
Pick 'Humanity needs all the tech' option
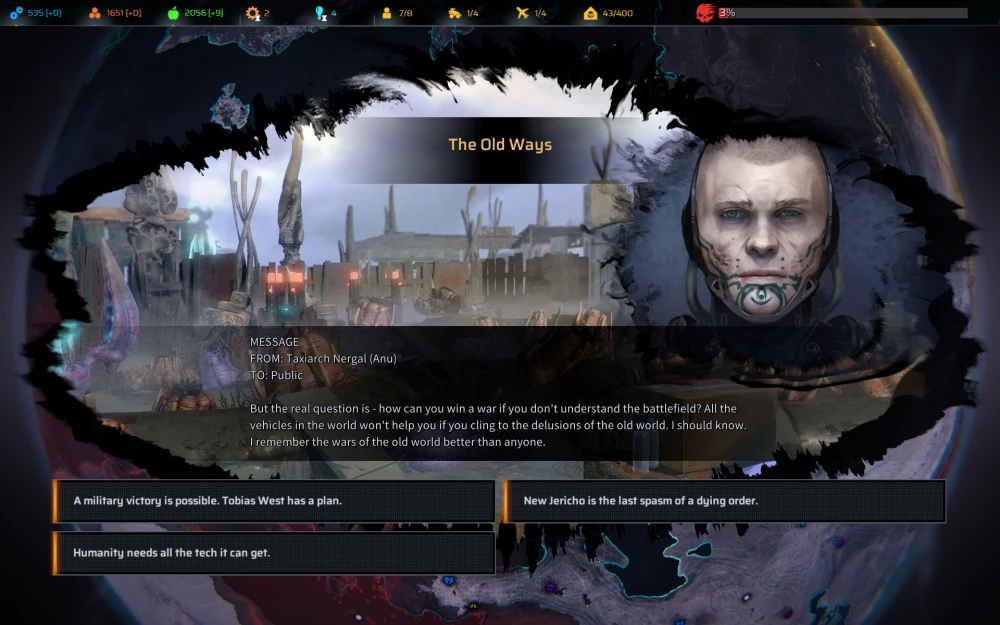click(274, 553)
